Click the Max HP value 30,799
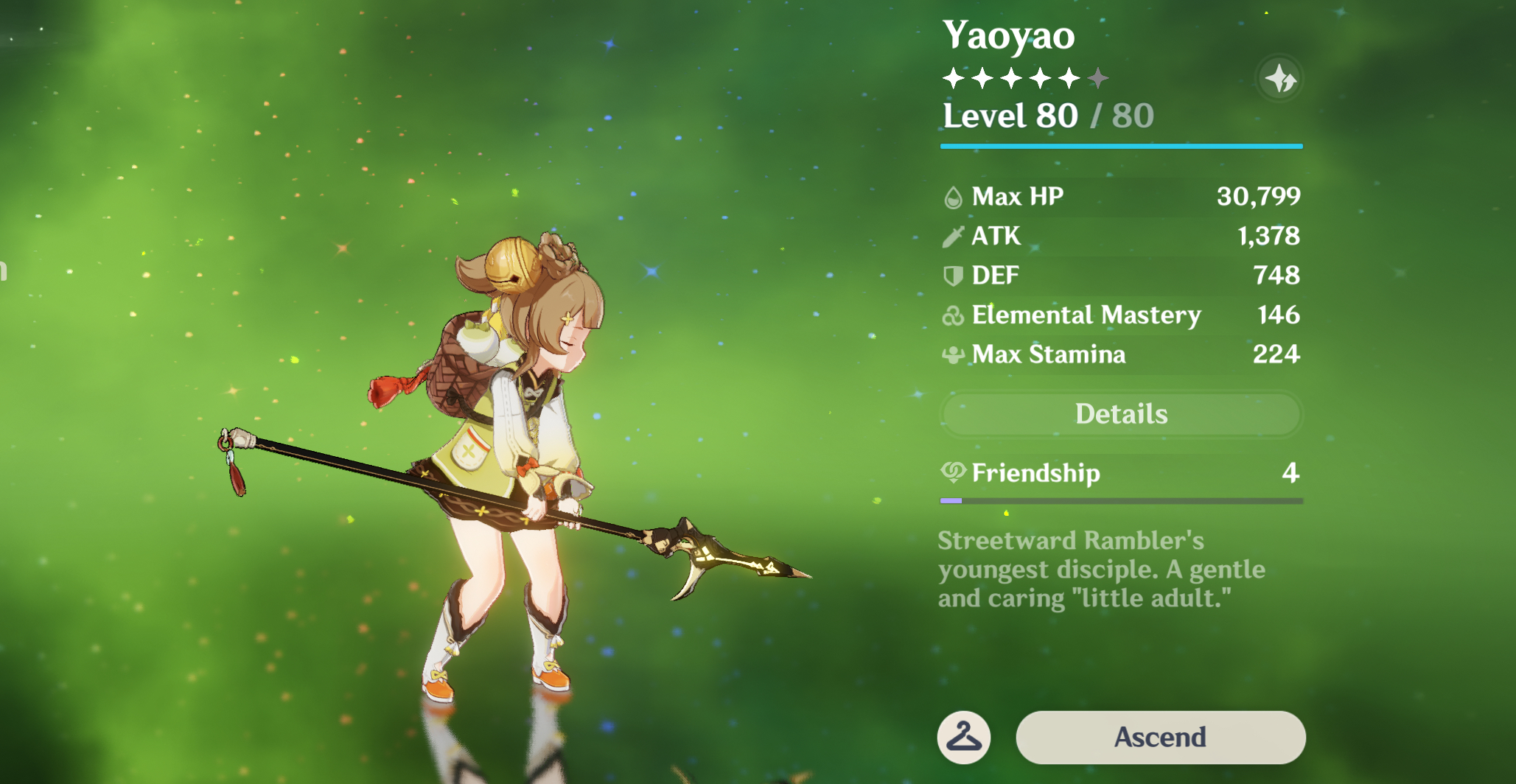This screenshot has width=1516, height=784. coord(1258,196)
